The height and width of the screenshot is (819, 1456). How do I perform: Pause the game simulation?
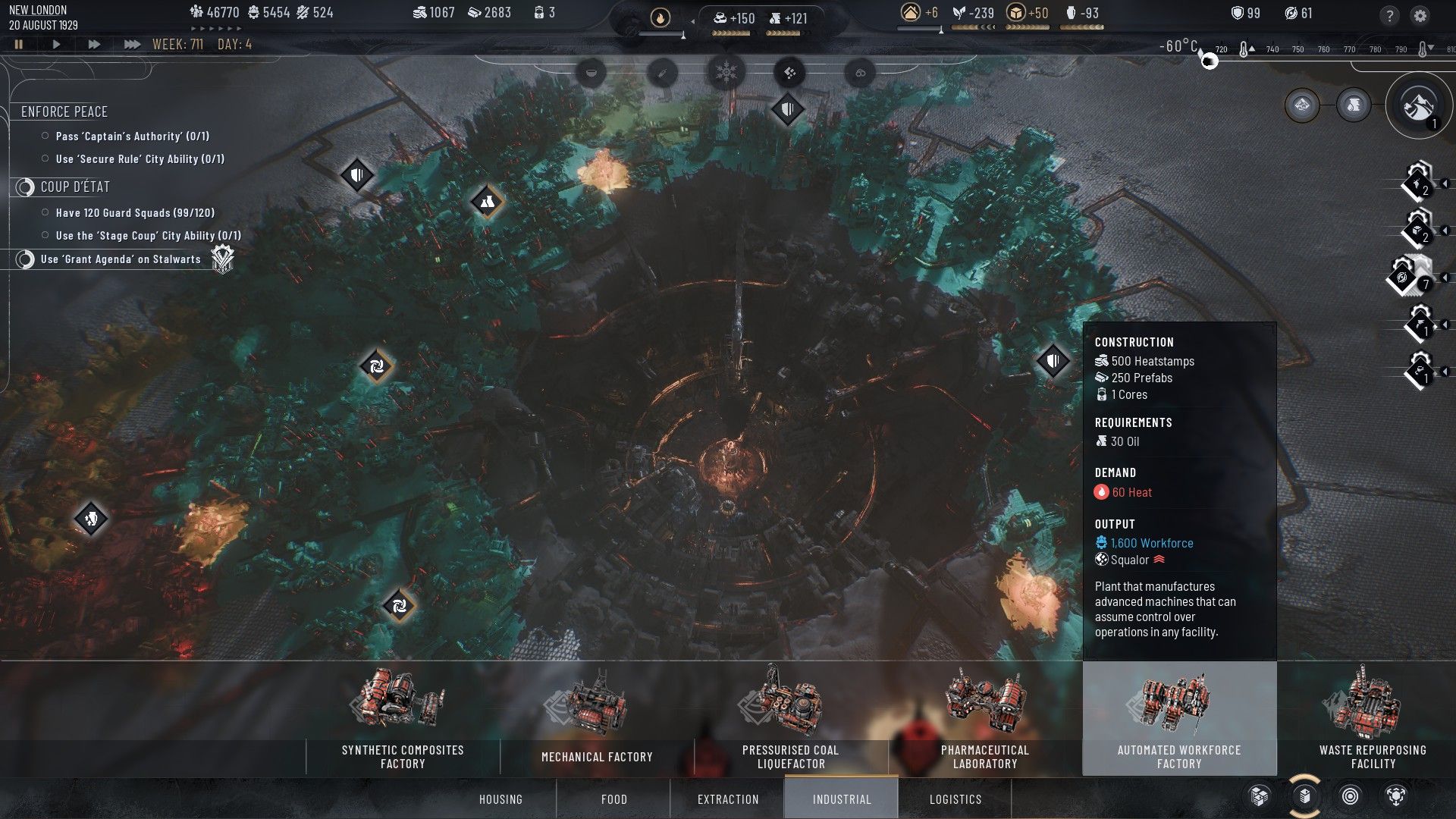click(19, 44)
